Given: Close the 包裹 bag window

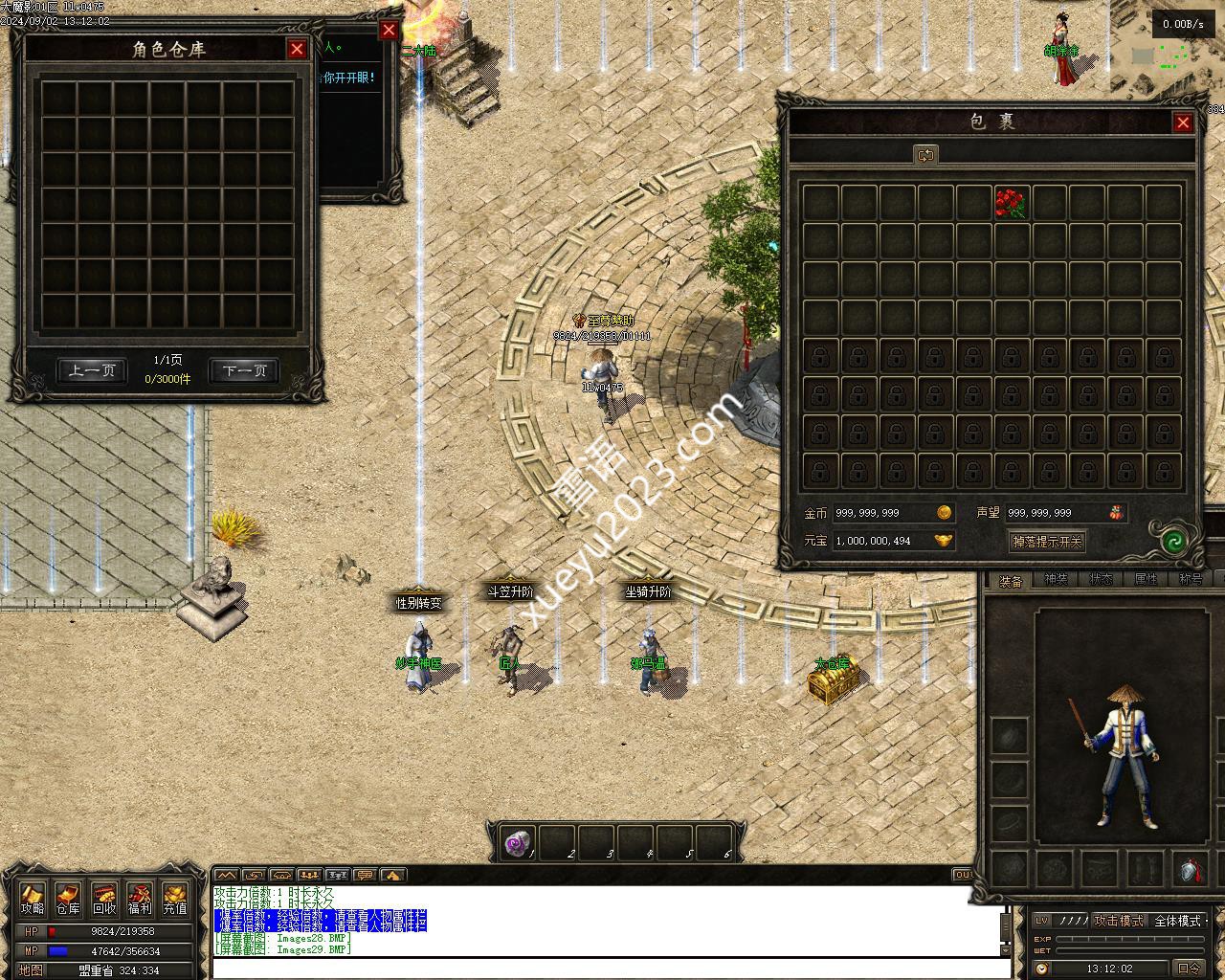Looking at the screenshot, I should coord(1183,122).
